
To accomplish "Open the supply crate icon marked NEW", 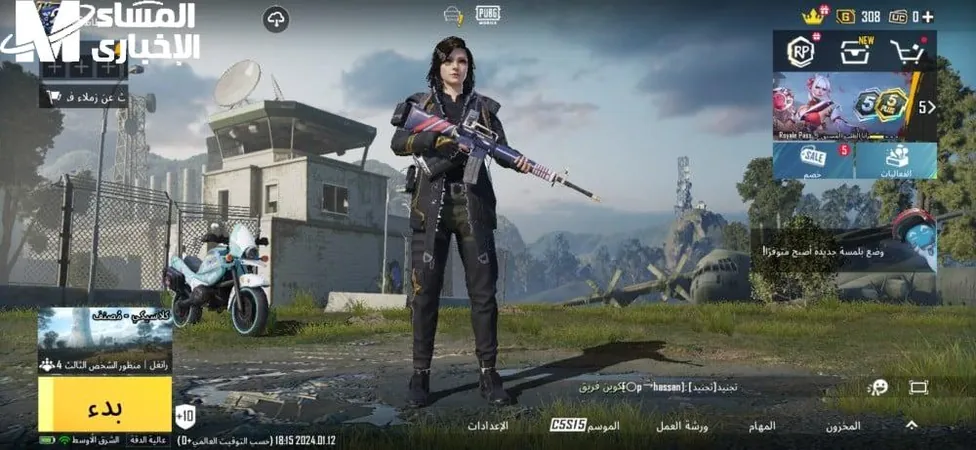I will point(855,52).
